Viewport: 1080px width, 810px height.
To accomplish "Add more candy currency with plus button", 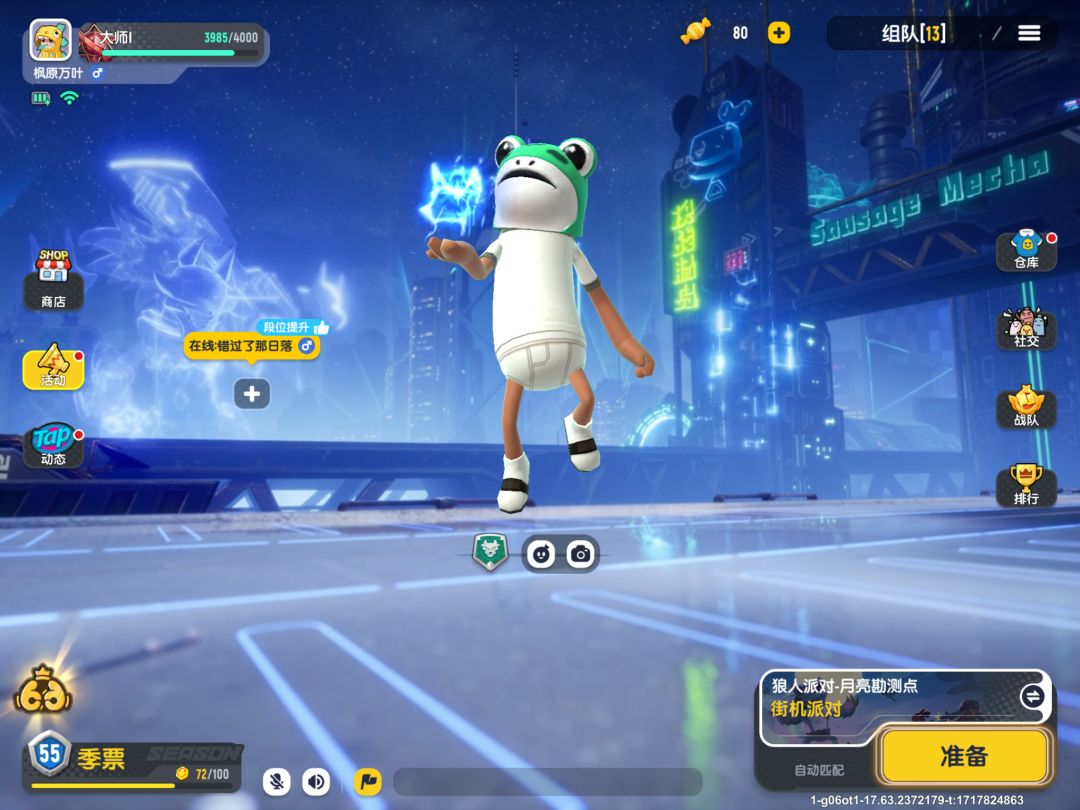I will click(779, 33).
